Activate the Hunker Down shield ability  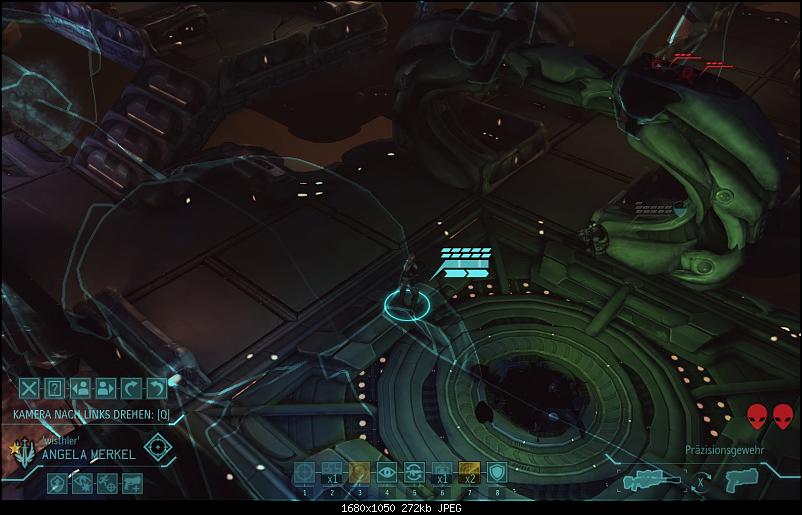[495, 473]
